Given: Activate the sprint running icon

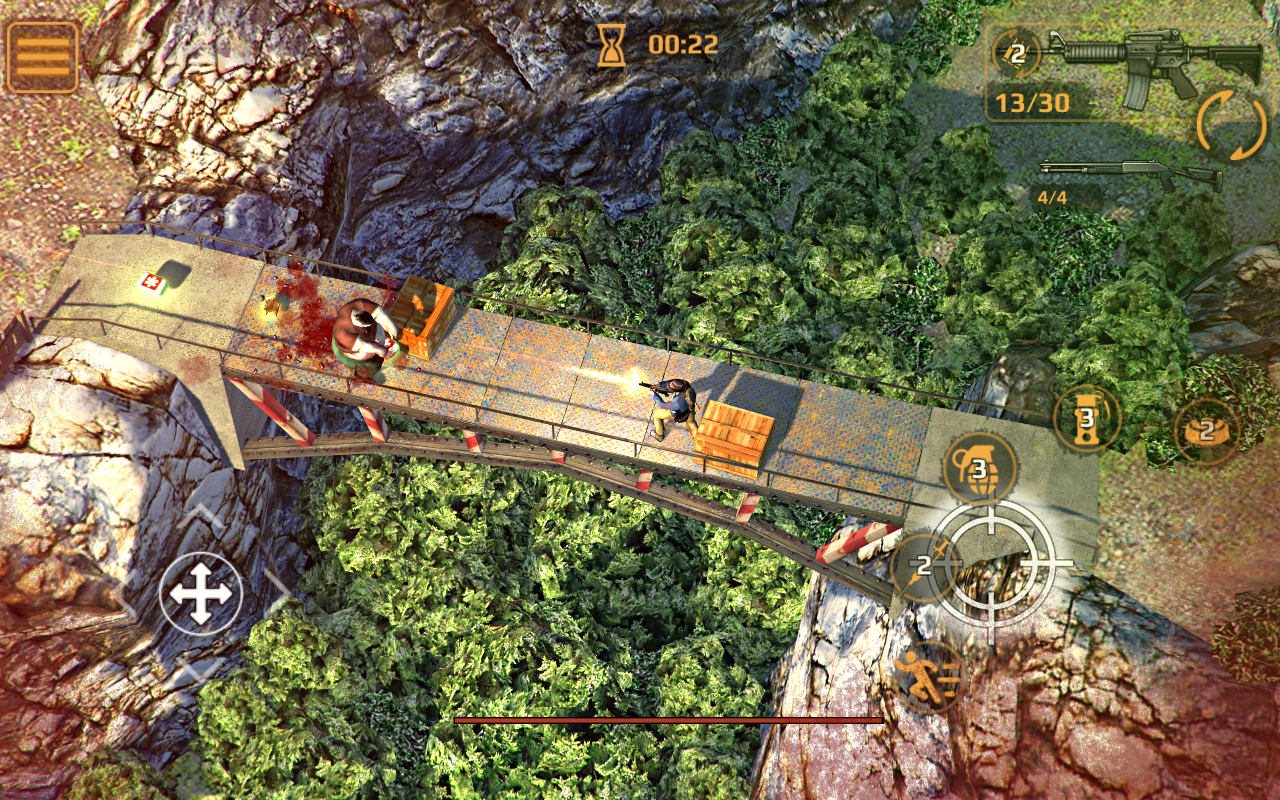Looking at the screenshot, I should pyautogui.click(x=928, y=676).
